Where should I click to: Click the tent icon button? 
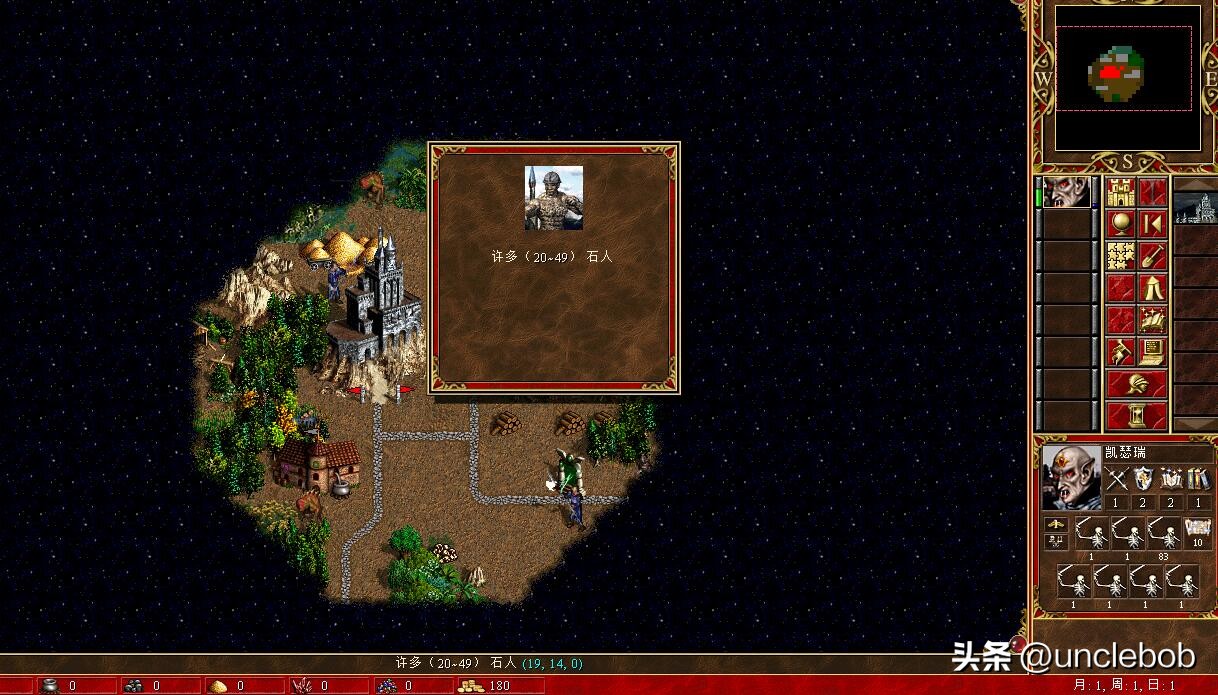pos(1153,288)
